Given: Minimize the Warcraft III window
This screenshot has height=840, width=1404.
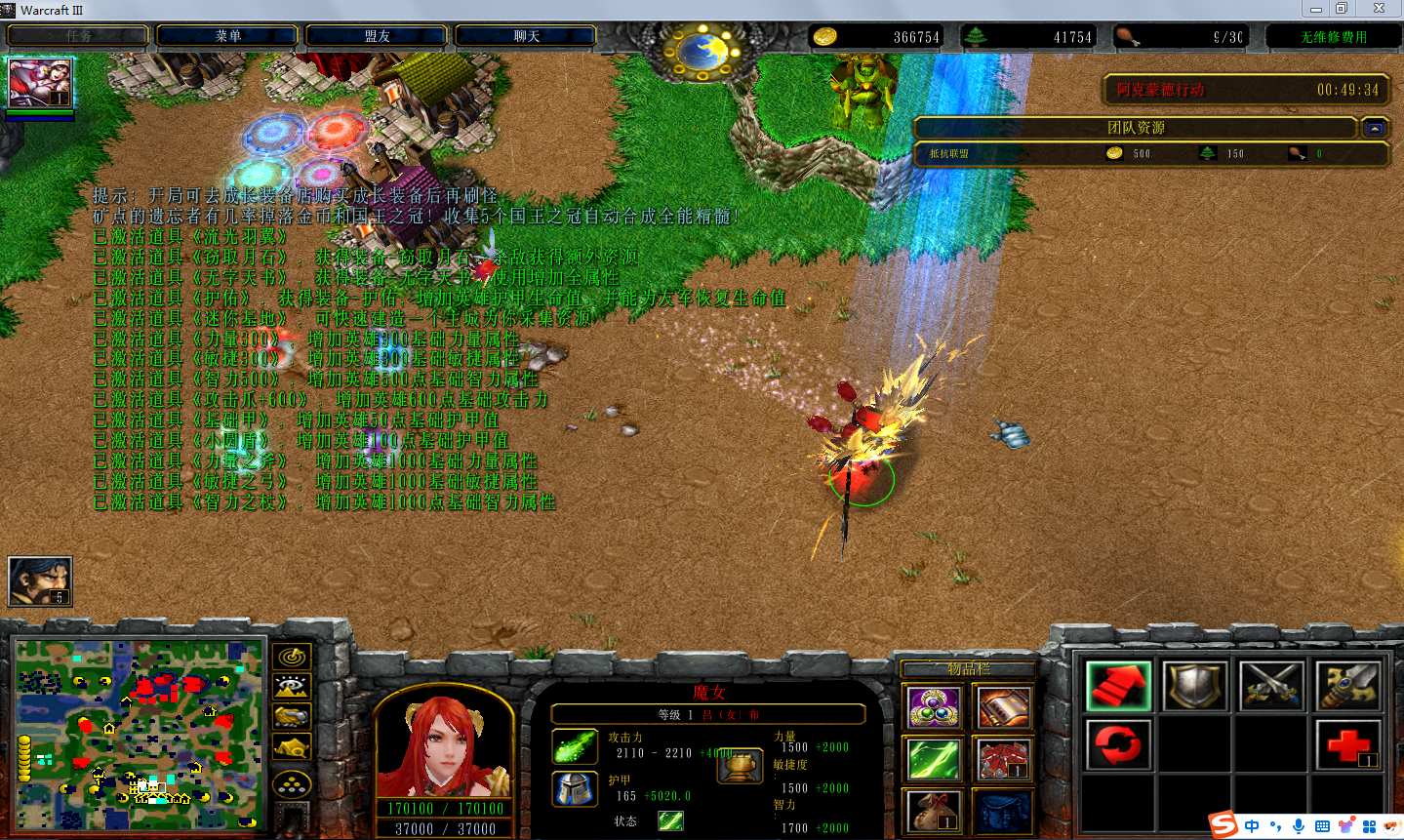Looking at the screenshot, I should pyautogui.click(x=1316, y=9).
